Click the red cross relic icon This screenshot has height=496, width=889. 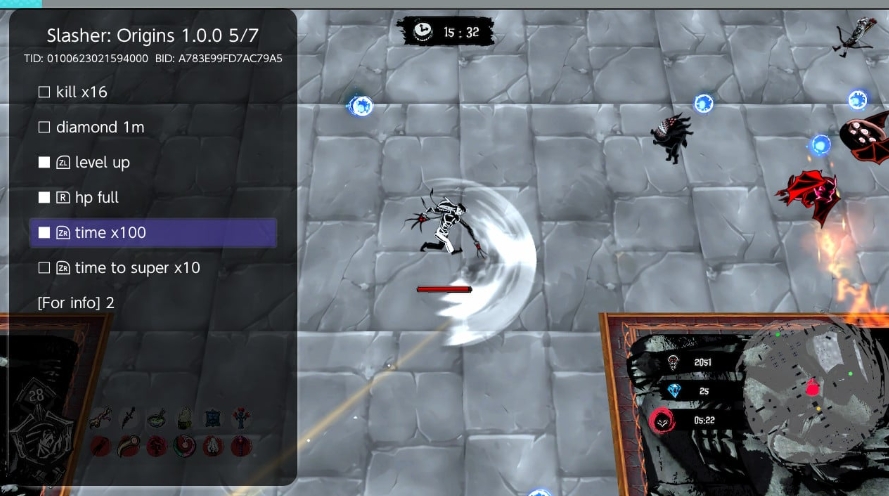click(x=240, y=418)
